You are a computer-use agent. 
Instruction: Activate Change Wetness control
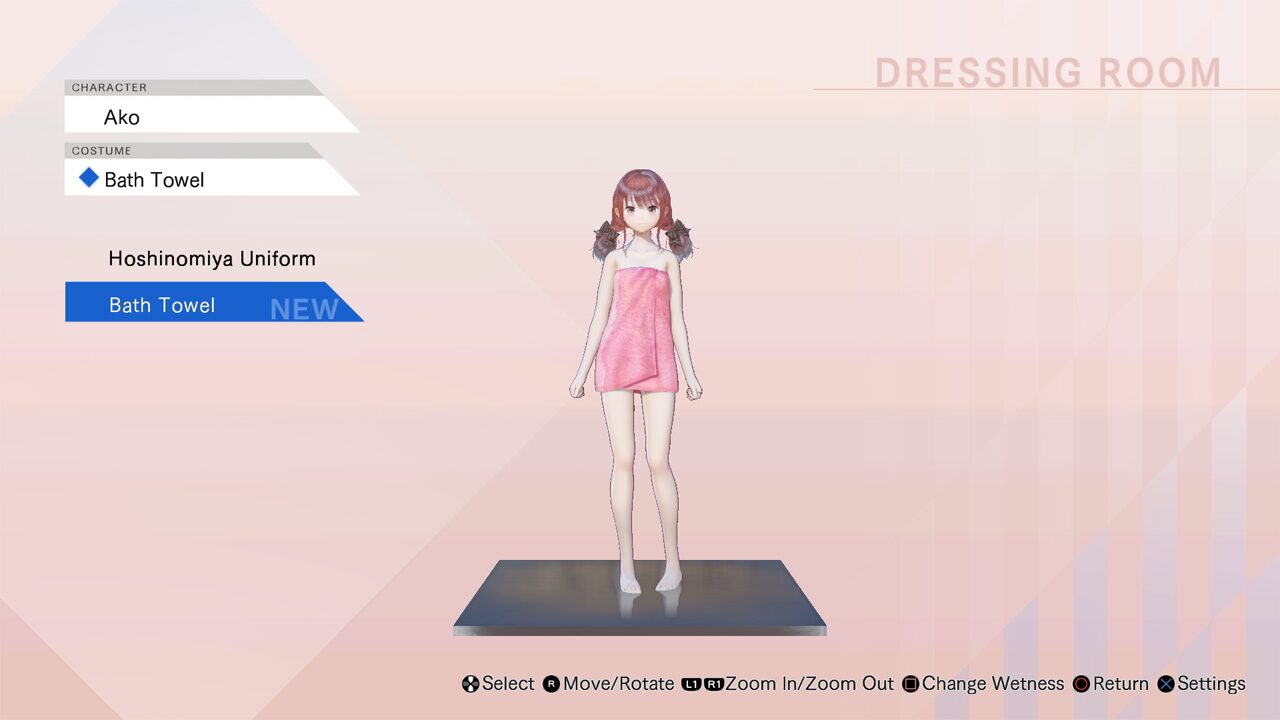(995, 684)
